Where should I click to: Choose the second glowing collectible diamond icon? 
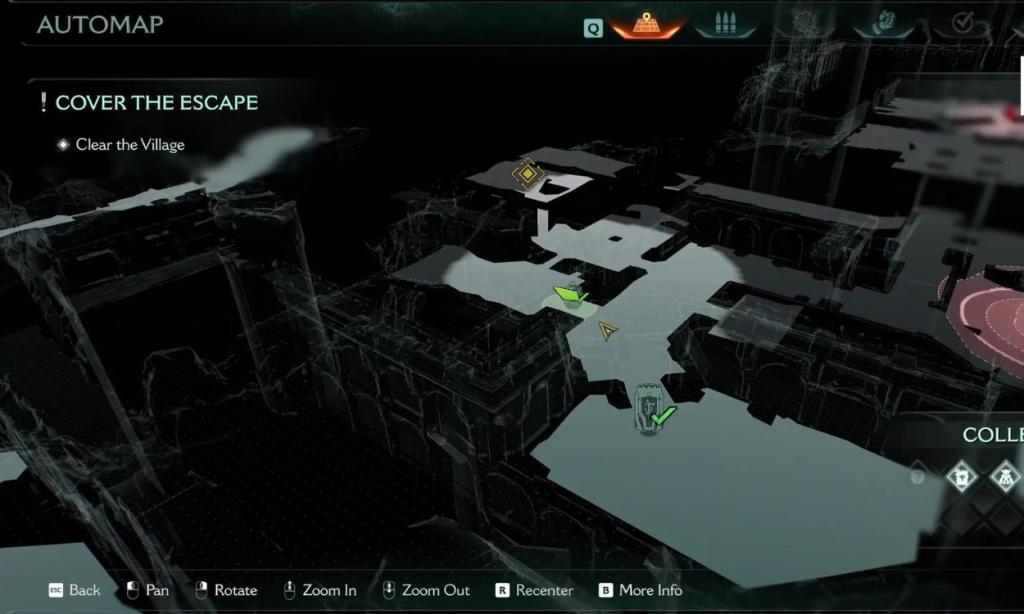point(1004,477)
